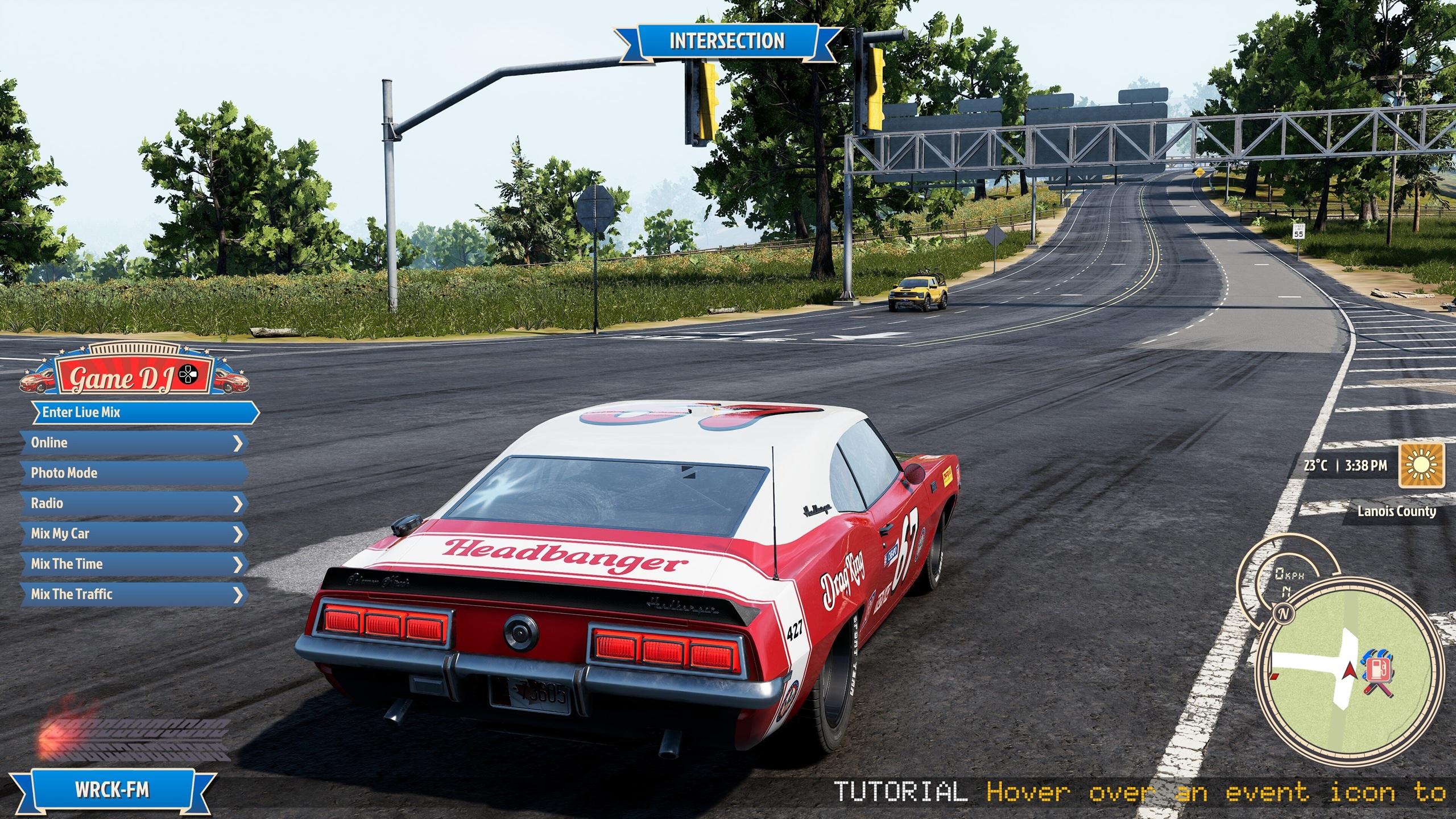
Task: Open the Radio submenu
Action: 134,503
